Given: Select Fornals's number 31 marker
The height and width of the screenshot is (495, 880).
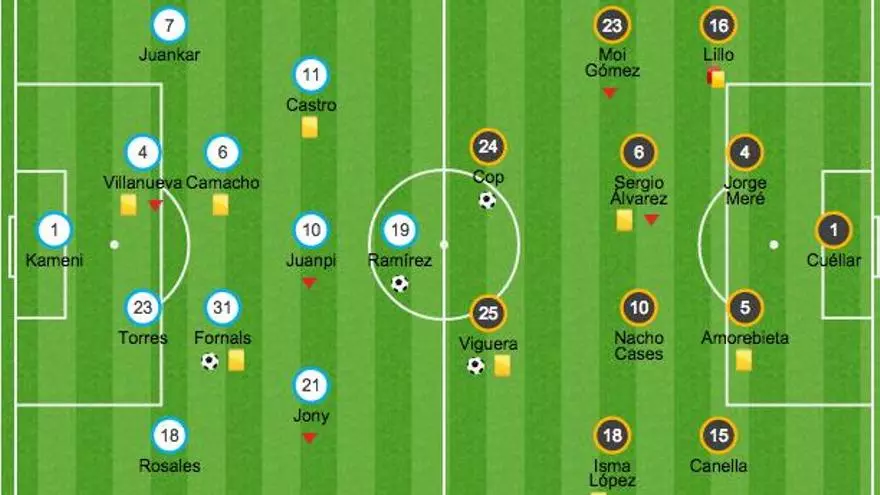Looking at the screenshot, I should click(x=222, y=308).
